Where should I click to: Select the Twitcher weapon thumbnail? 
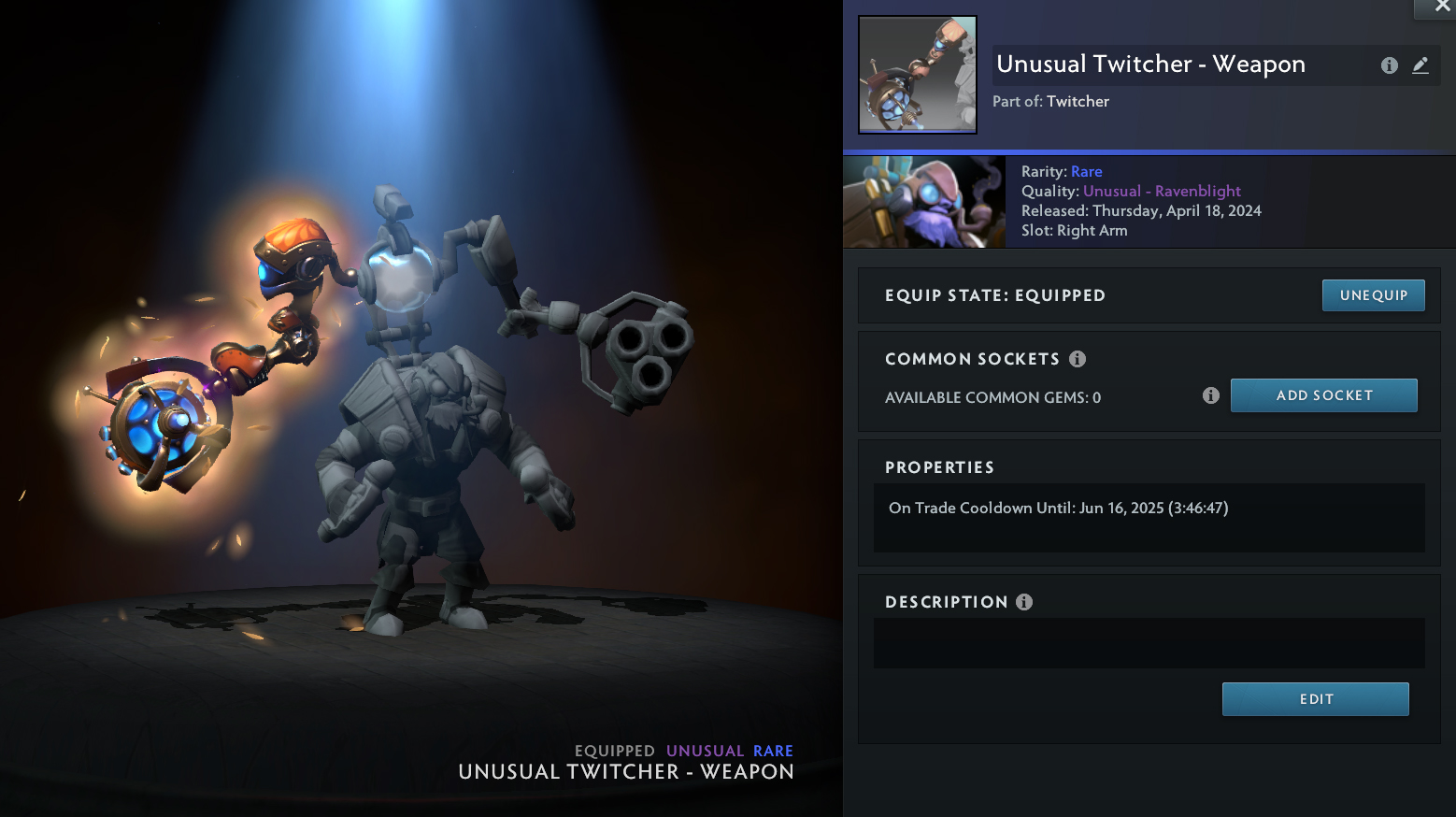918,75
